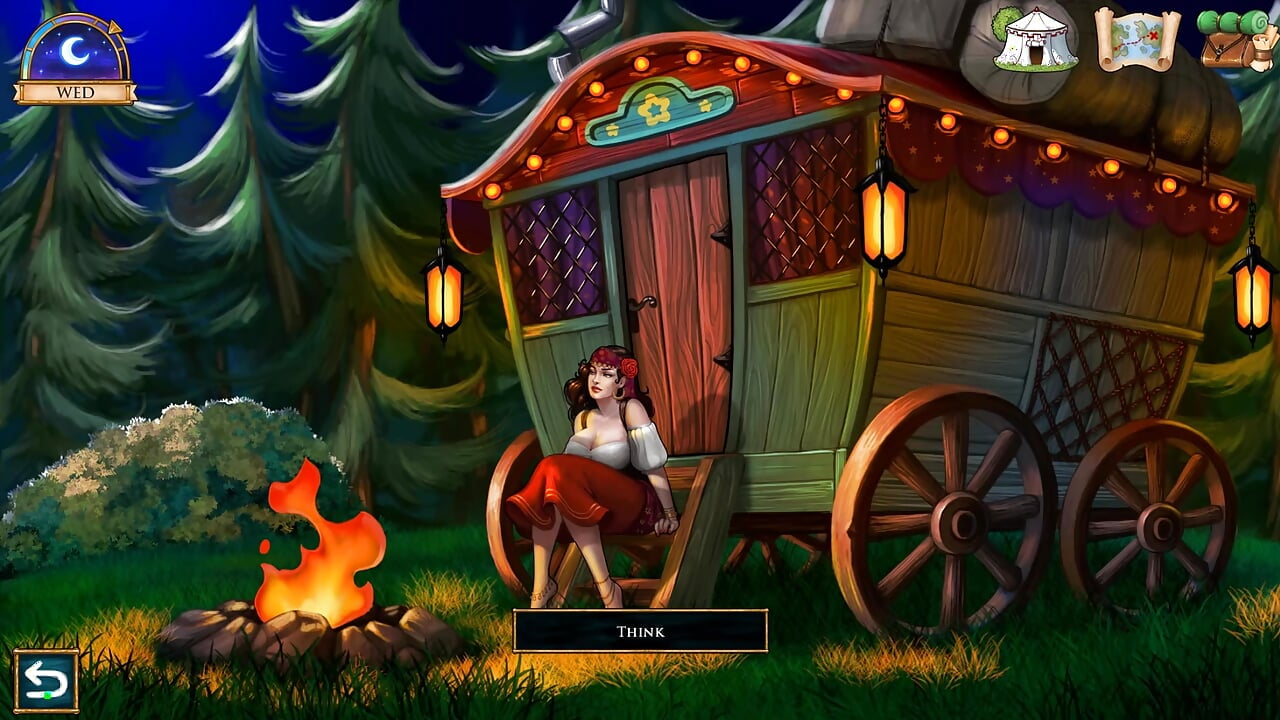Click the green back arrow button
Viewport: 1280px width, 720px height.
[x=46, y=681]
